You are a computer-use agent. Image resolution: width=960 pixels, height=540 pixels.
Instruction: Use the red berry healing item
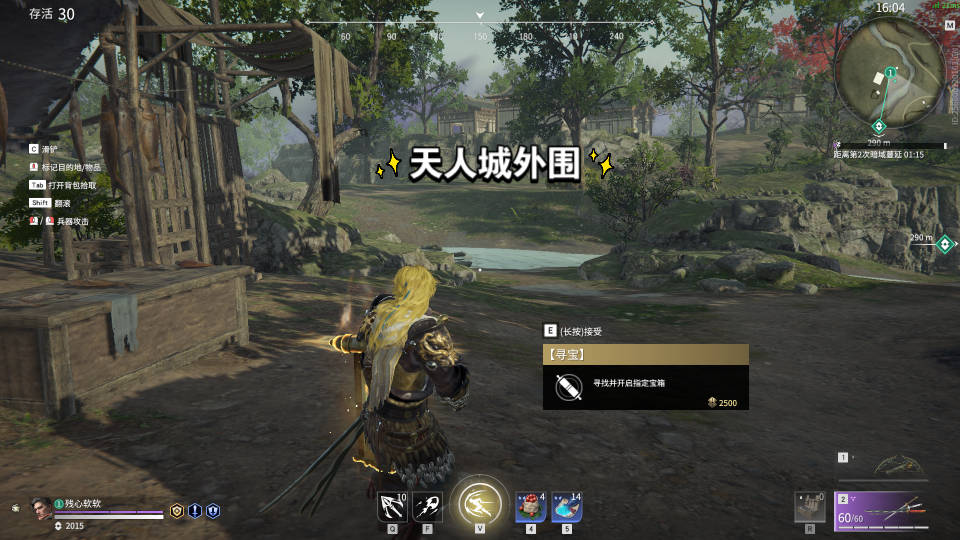click(530, 506)
